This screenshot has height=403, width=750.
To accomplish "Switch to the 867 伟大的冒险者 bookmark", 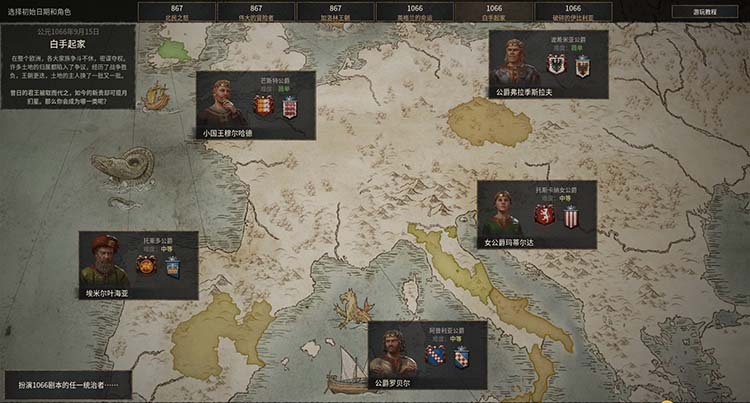I will pyautogui.click(x=256, y=11).
